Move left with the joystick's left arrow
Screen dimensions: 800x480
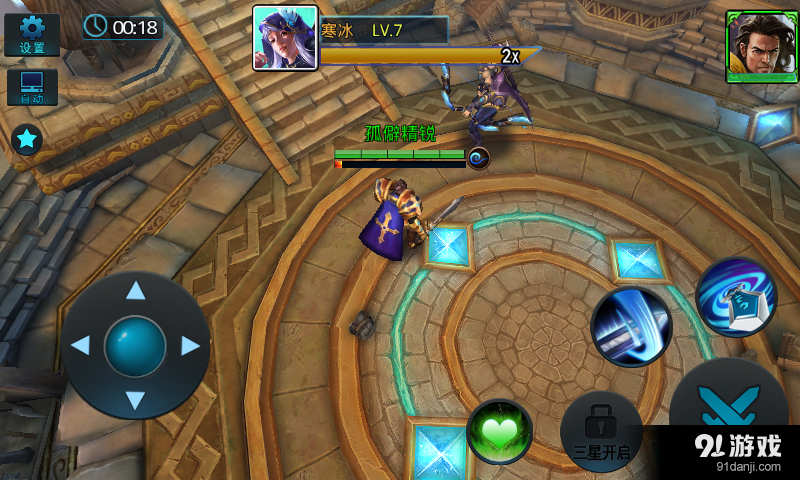tap(80, 346)
